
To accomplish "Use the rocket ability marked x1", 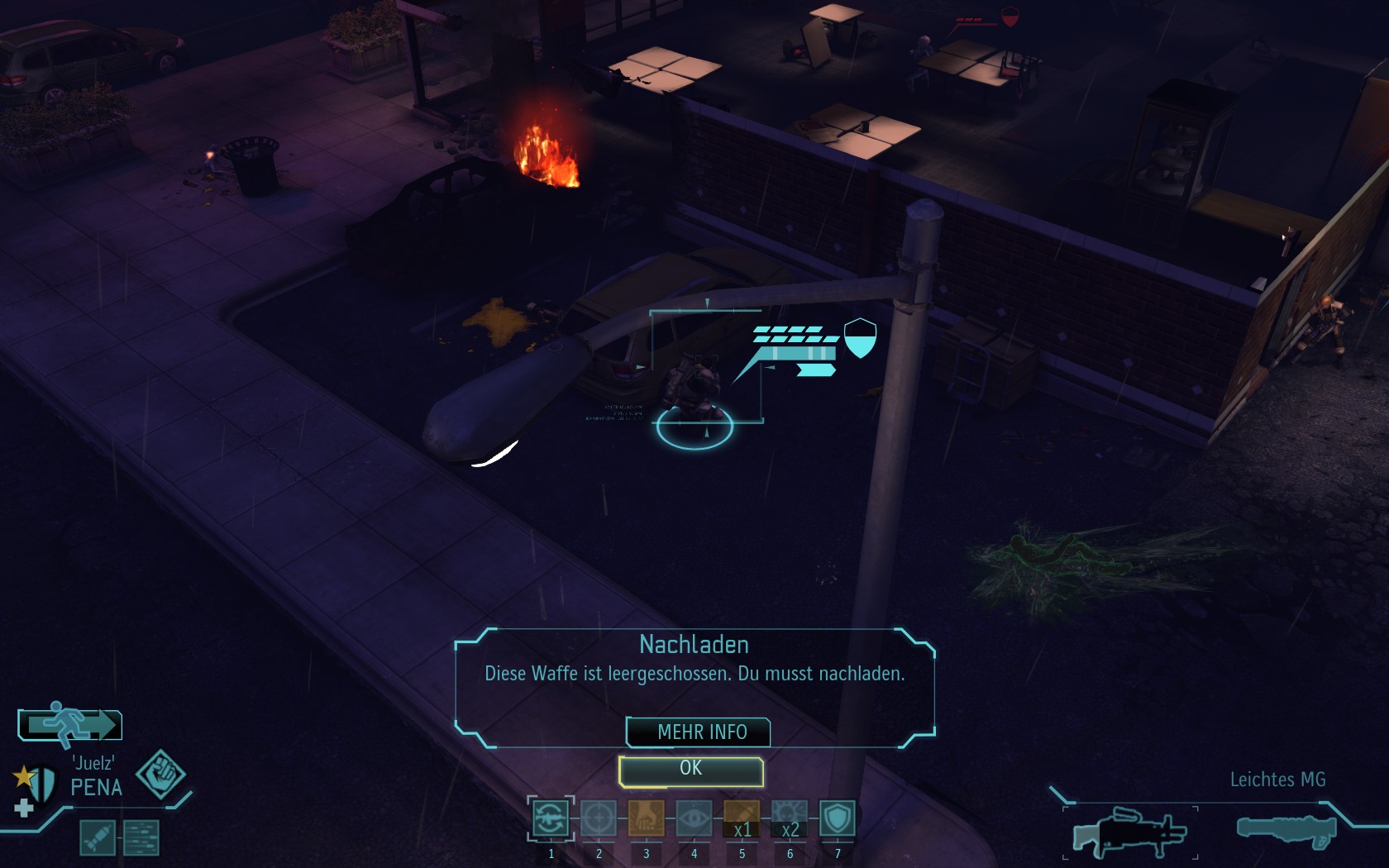I will click(x=742, y=818).
